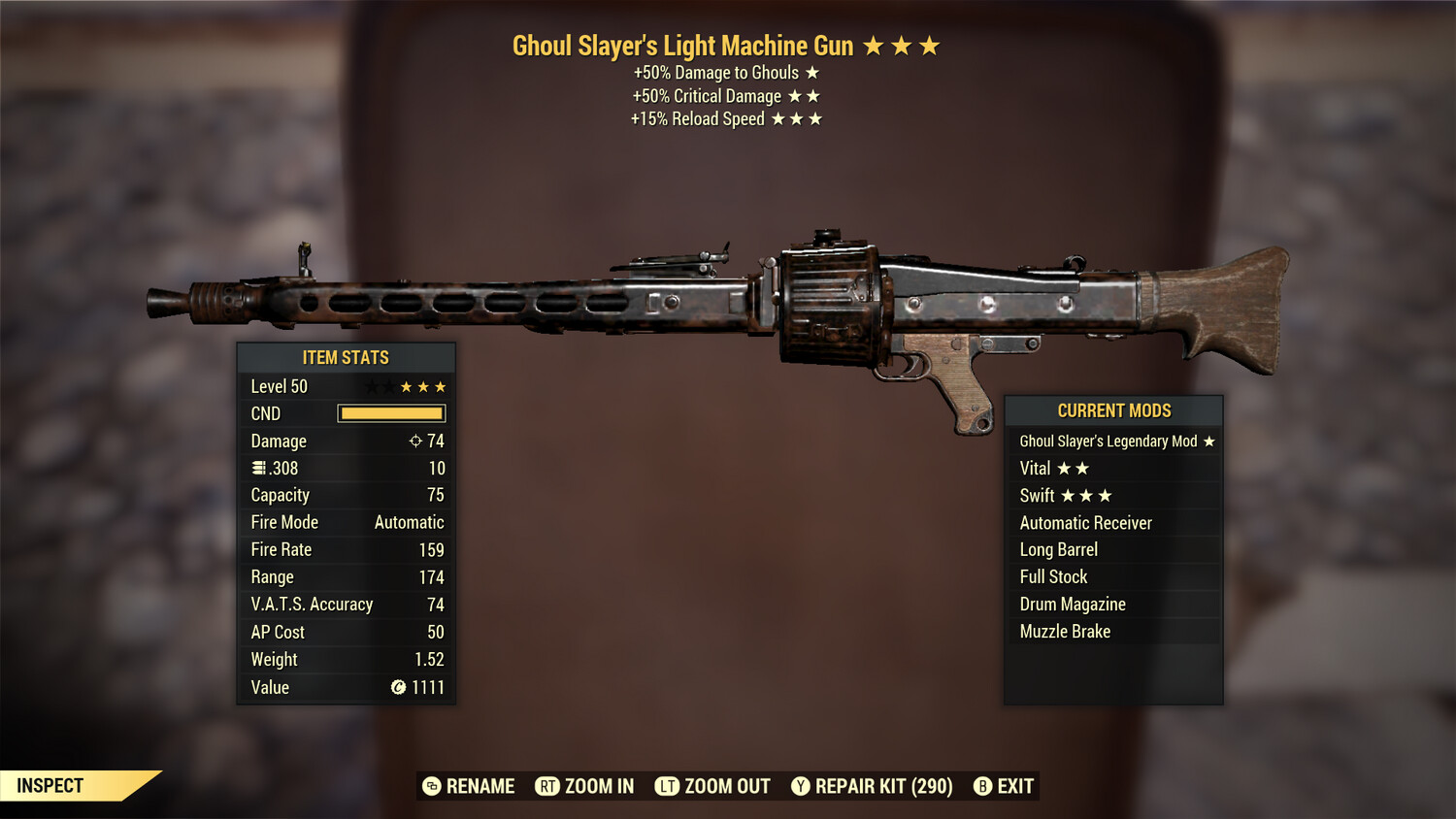Screen dimensions: 1456x819
Task: Select the star beside Ghoul Slayer's Legendary Mod
Action: (1208, 441)
